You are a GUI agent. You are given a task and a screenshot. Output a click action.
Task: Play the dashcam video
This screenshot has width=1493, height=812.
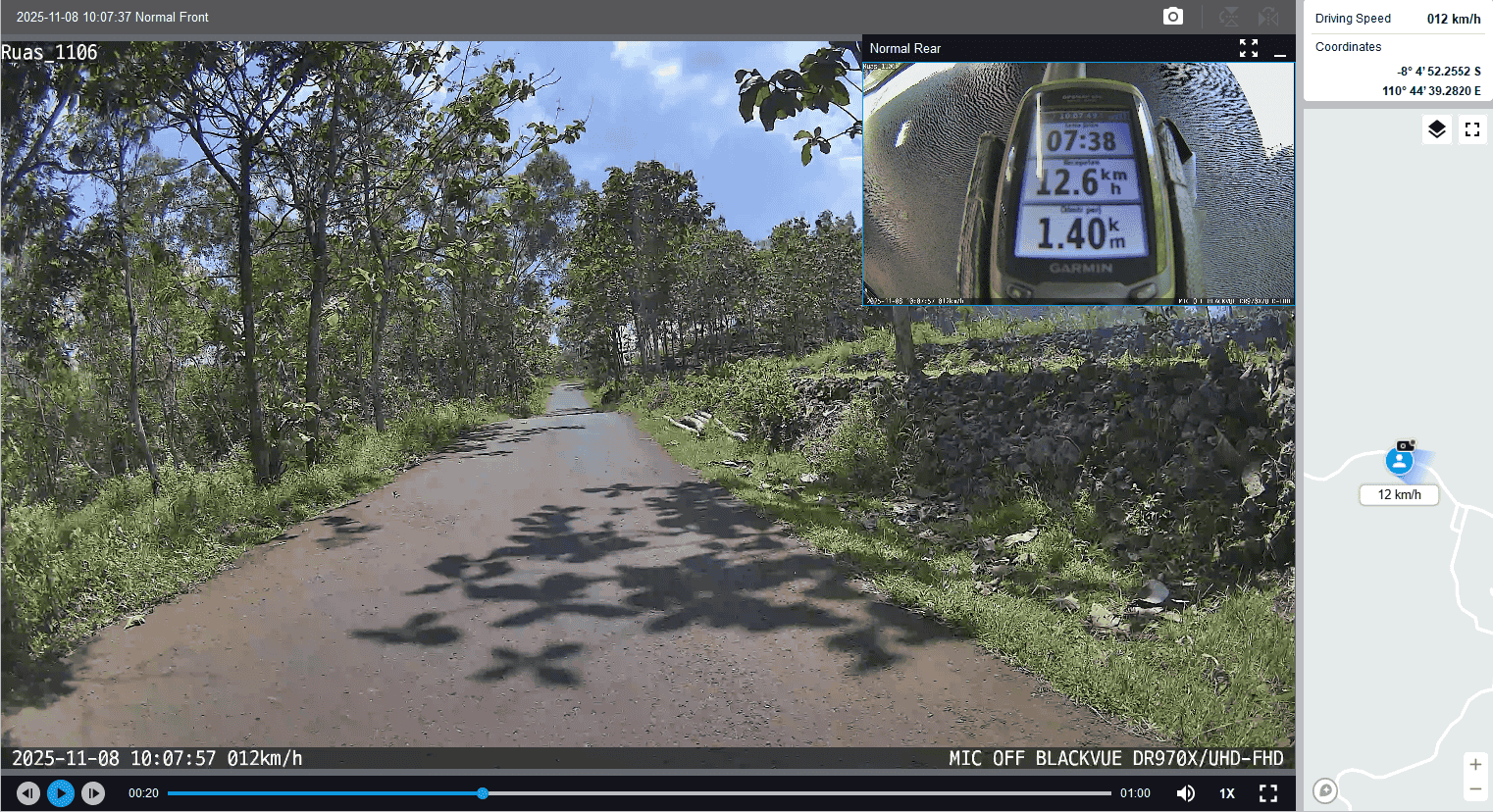[61, 793]
